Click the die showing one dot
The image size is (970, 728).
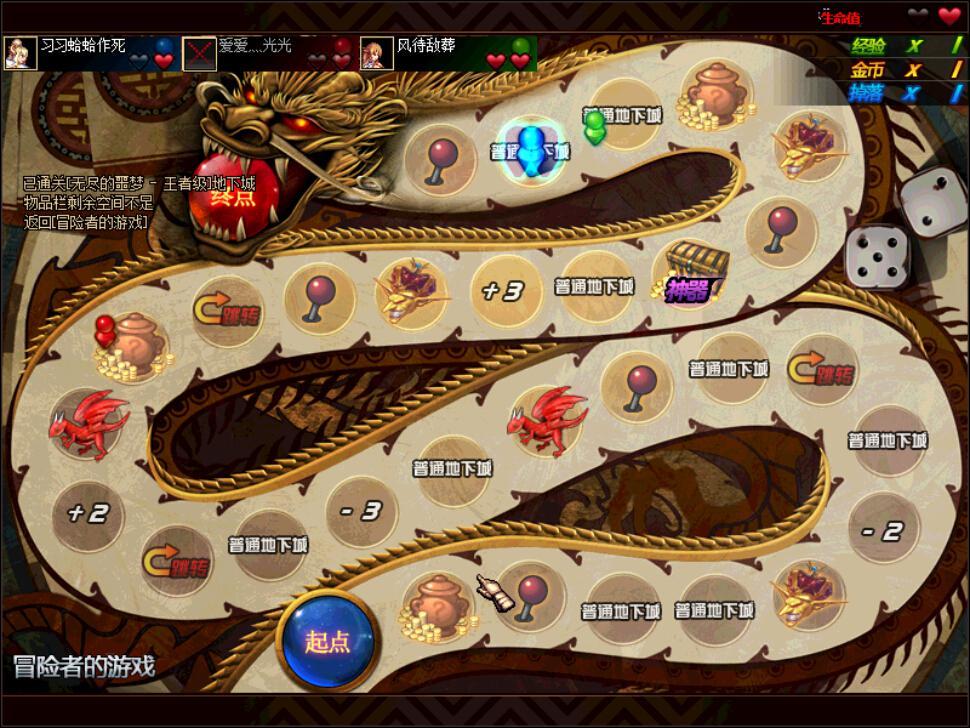click(x=933, y=200)
